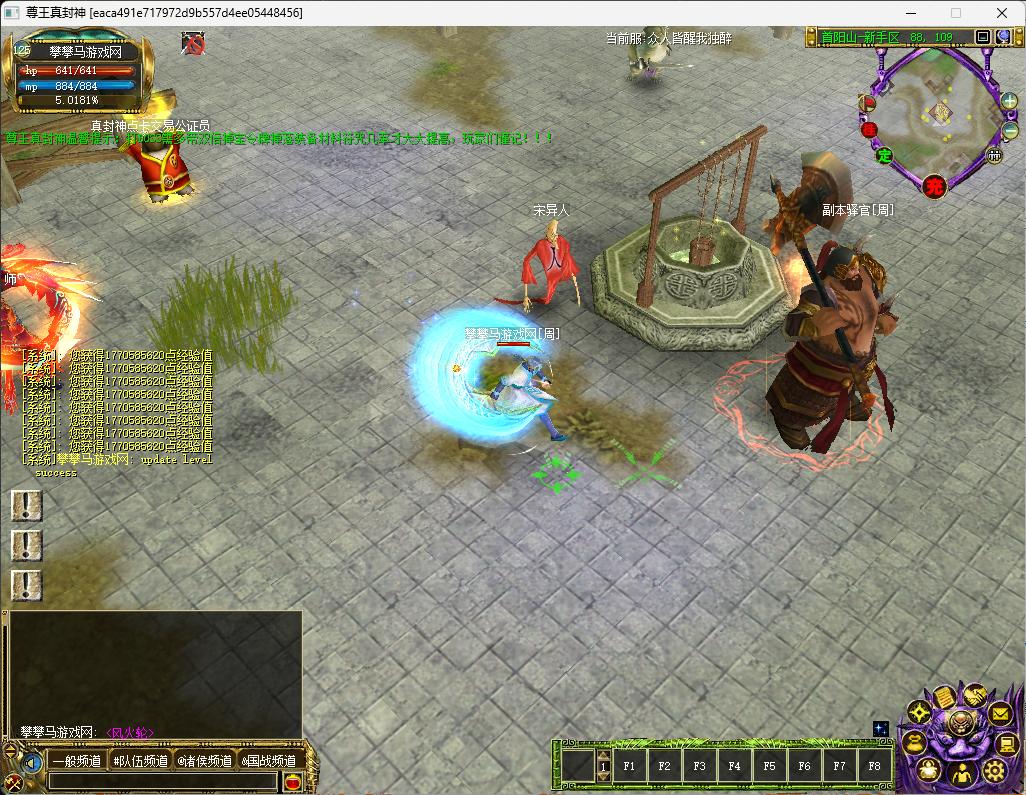
Task: Click the chat message input box
Action: coord(163,783)
